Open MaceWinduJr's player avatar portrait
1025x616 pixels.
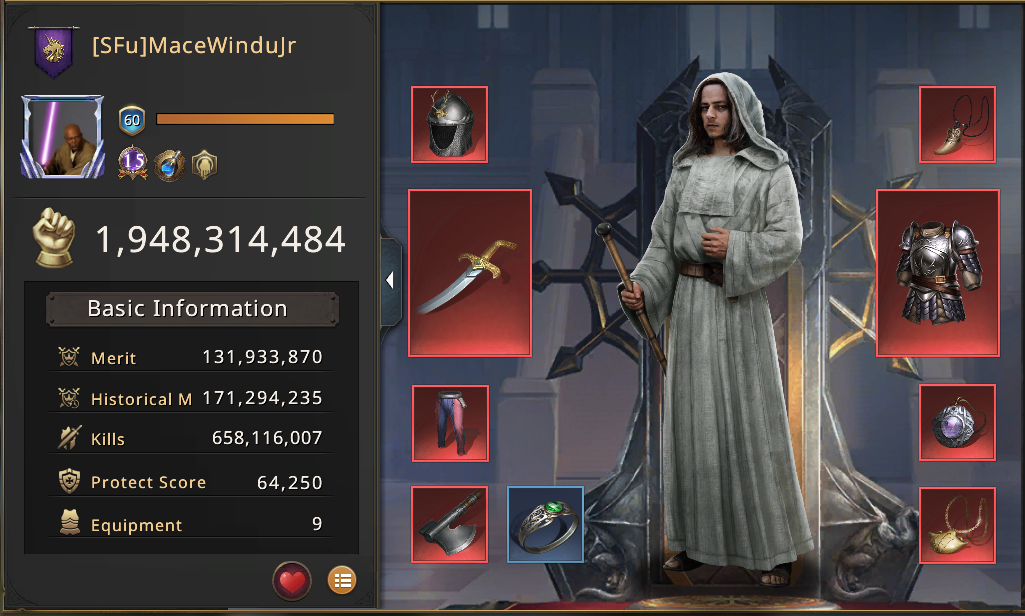point(62,137)
